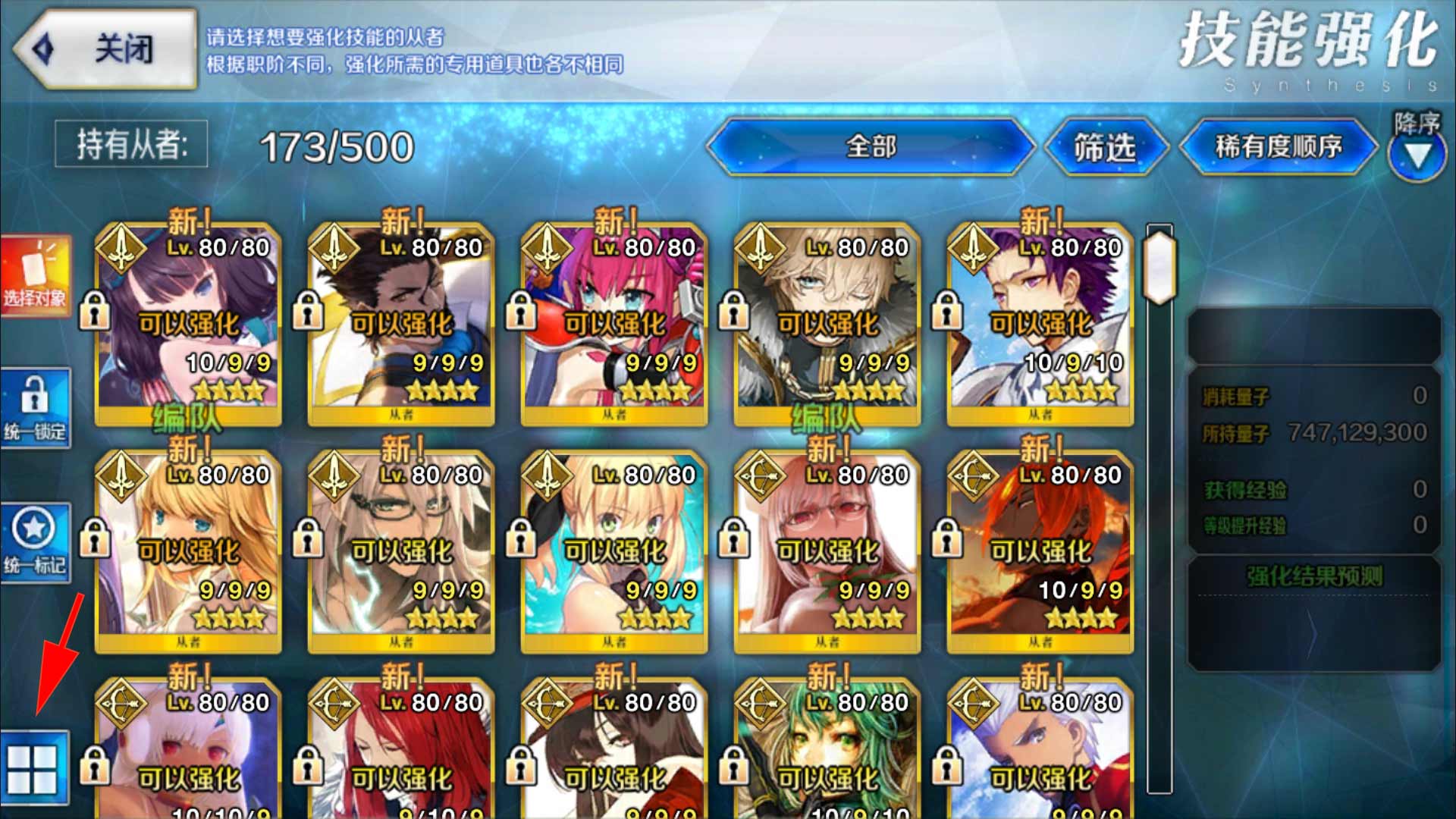Click the lock icon on Archer Emiya card
The width and height of the screenshot is (1456, 819).
pyautogui.click(x=948, y=766)
